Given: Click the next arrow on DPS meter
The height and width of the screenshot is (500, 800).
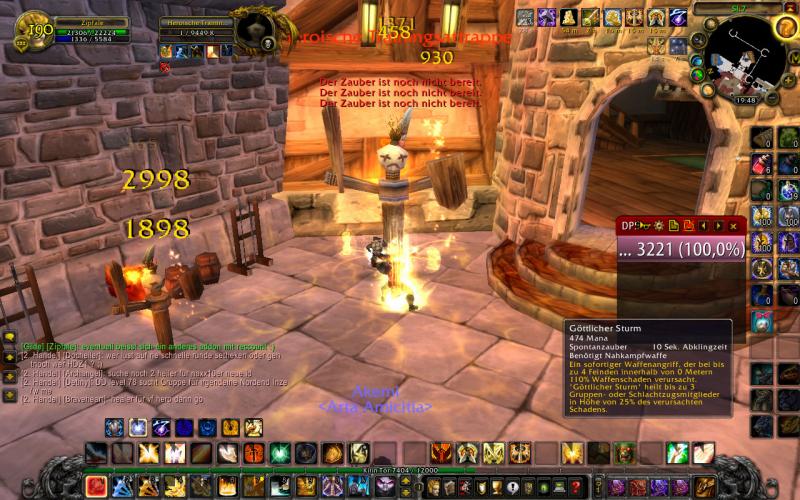Looking at the screenshot, I should (717, 226).
